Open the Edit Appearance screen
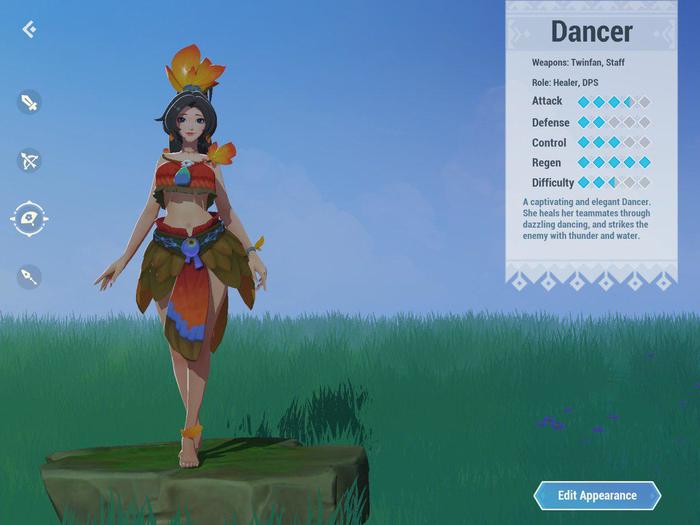Viewport: 700px width, 525px height. point(597,495)
